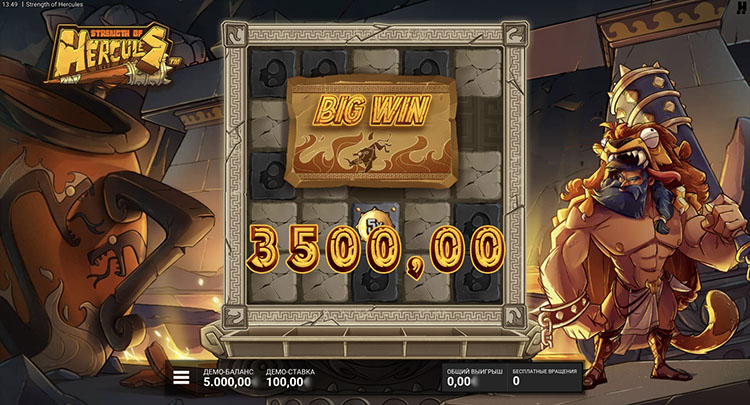Image resolution: width=750 pixels, height=405 pixels.
Task: Open the hamburger menu in the bottom bar
Action: [x=181, y=377]
